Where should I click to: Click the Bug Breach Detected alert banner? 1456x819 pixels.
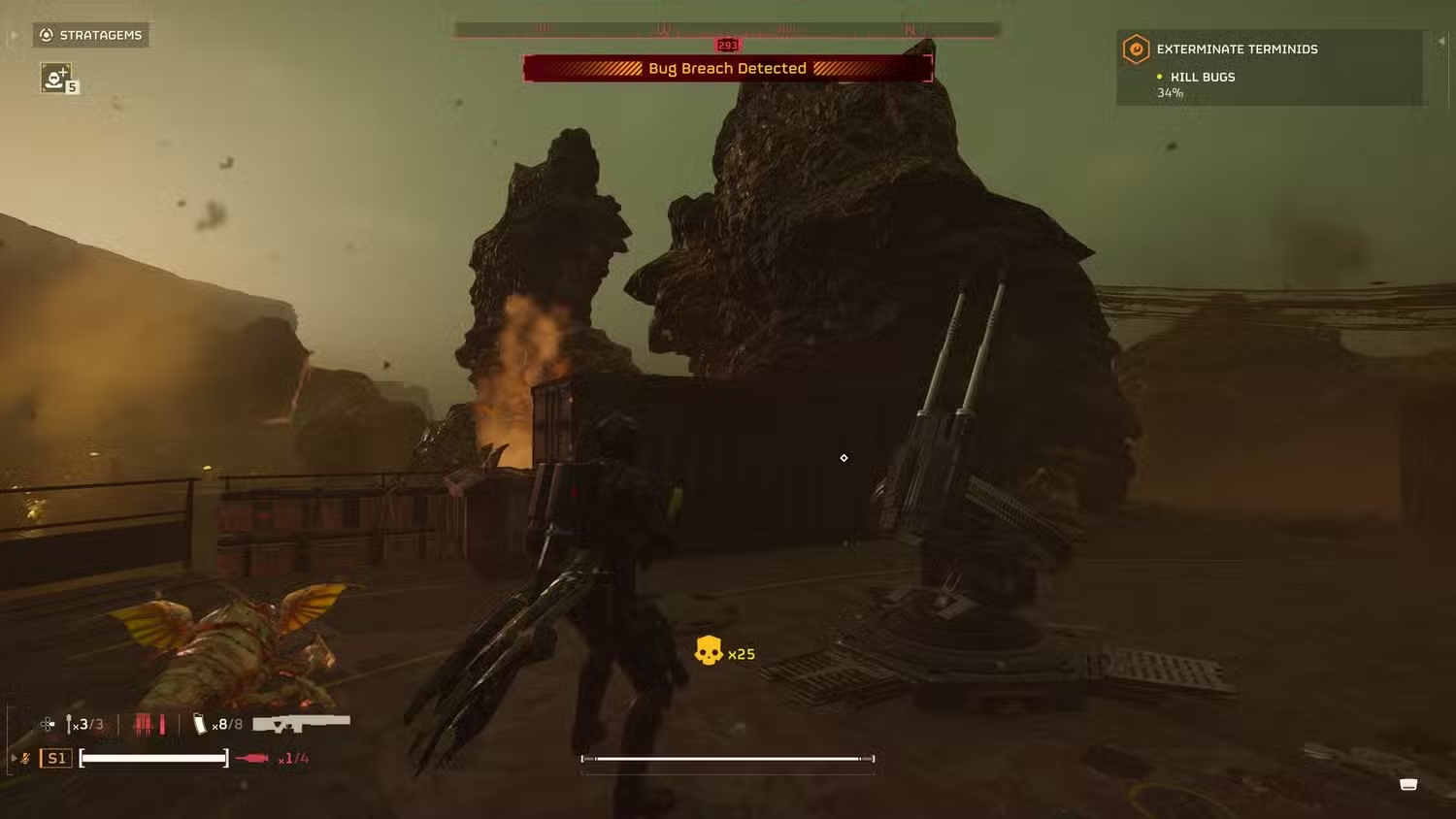(x=727, y=68)
